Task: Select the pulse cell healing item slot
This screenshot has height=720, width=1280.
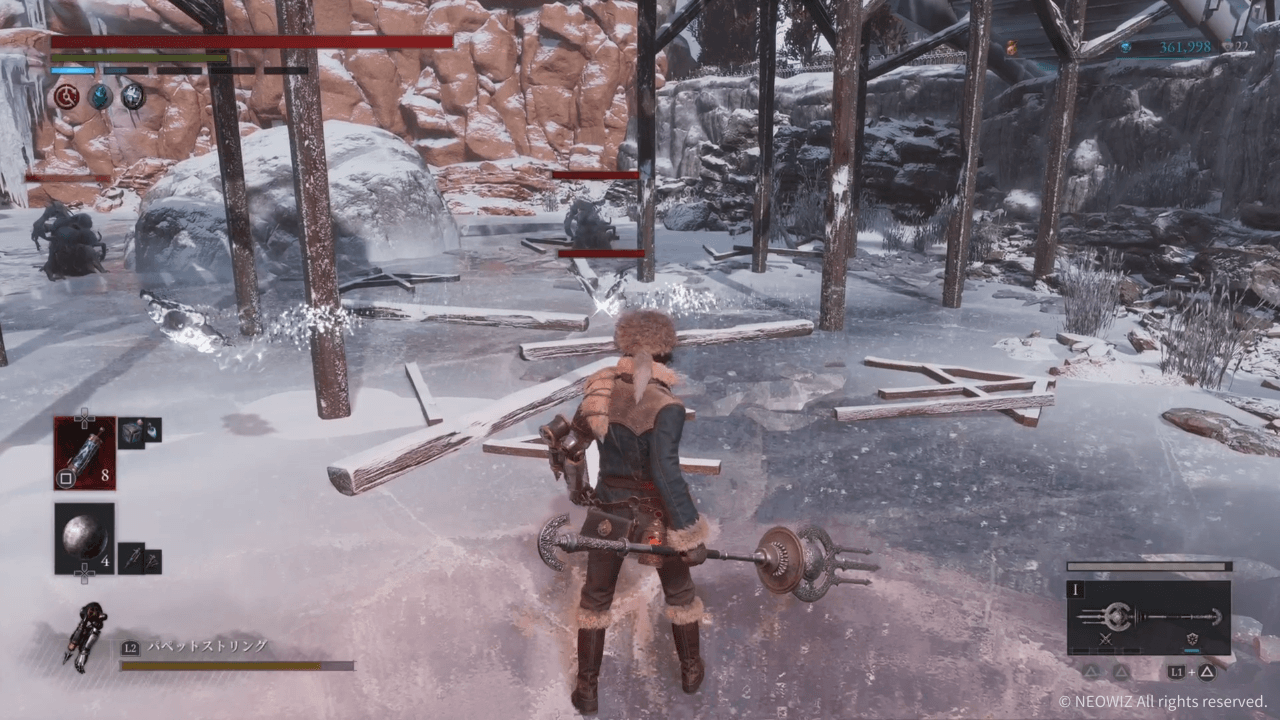Action: click(85, 453)
